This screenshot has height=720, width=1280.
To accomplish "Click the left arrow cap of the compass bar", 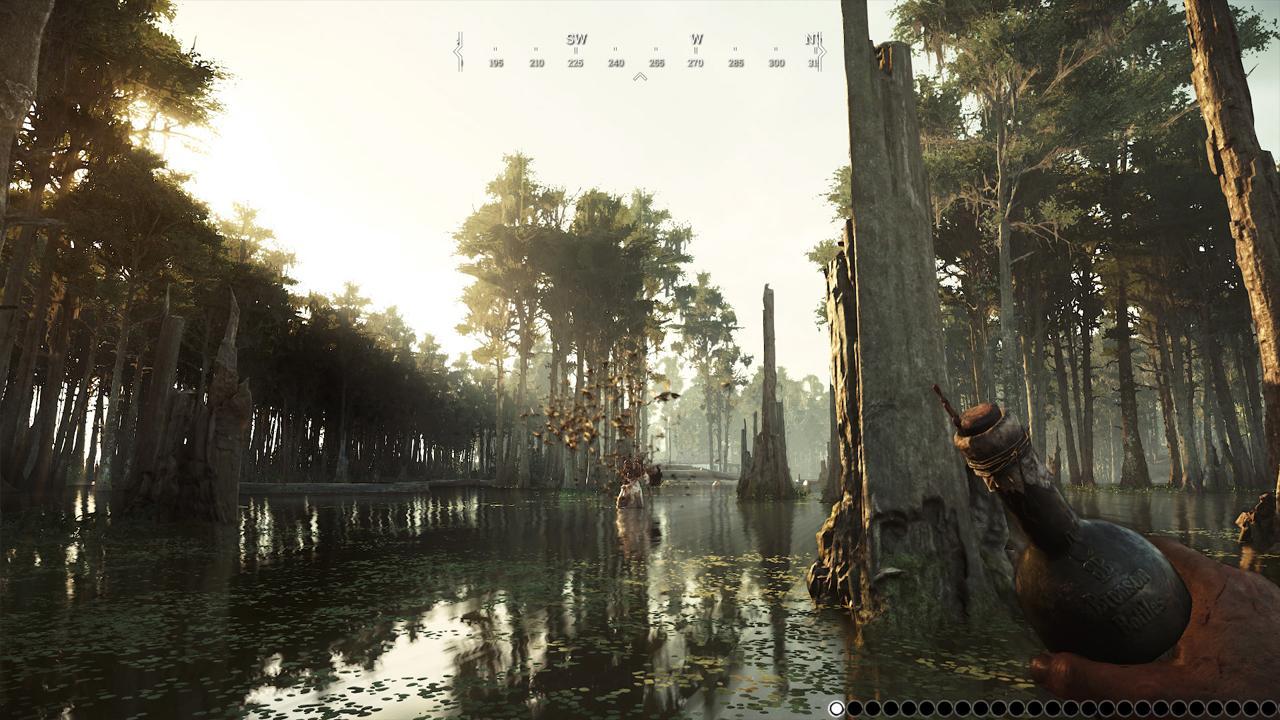I will pyautogui.click(x=458, y=50).
